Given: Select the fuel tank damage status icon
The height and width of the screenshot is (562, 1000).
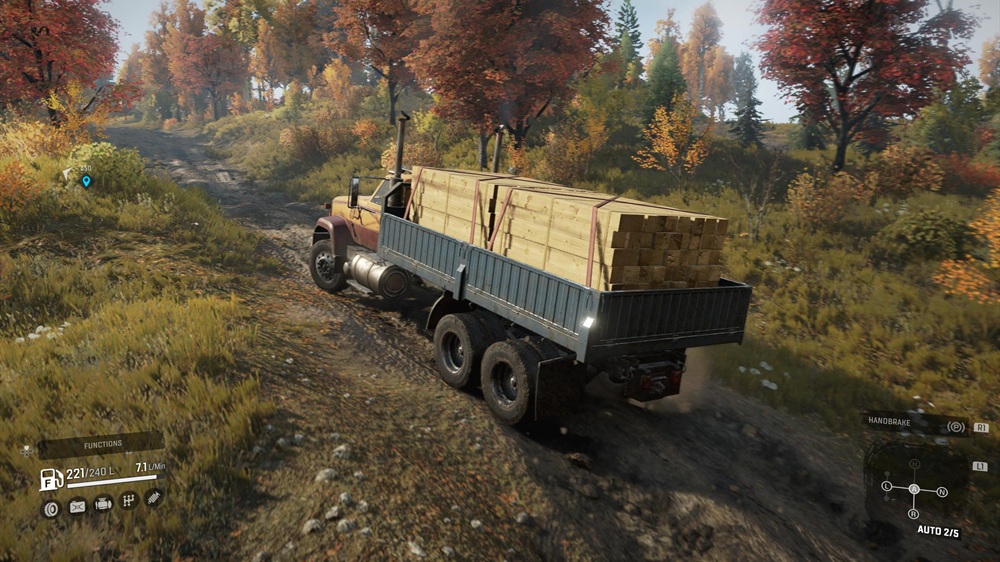Looking at the screenshot, I should (77, 506).
